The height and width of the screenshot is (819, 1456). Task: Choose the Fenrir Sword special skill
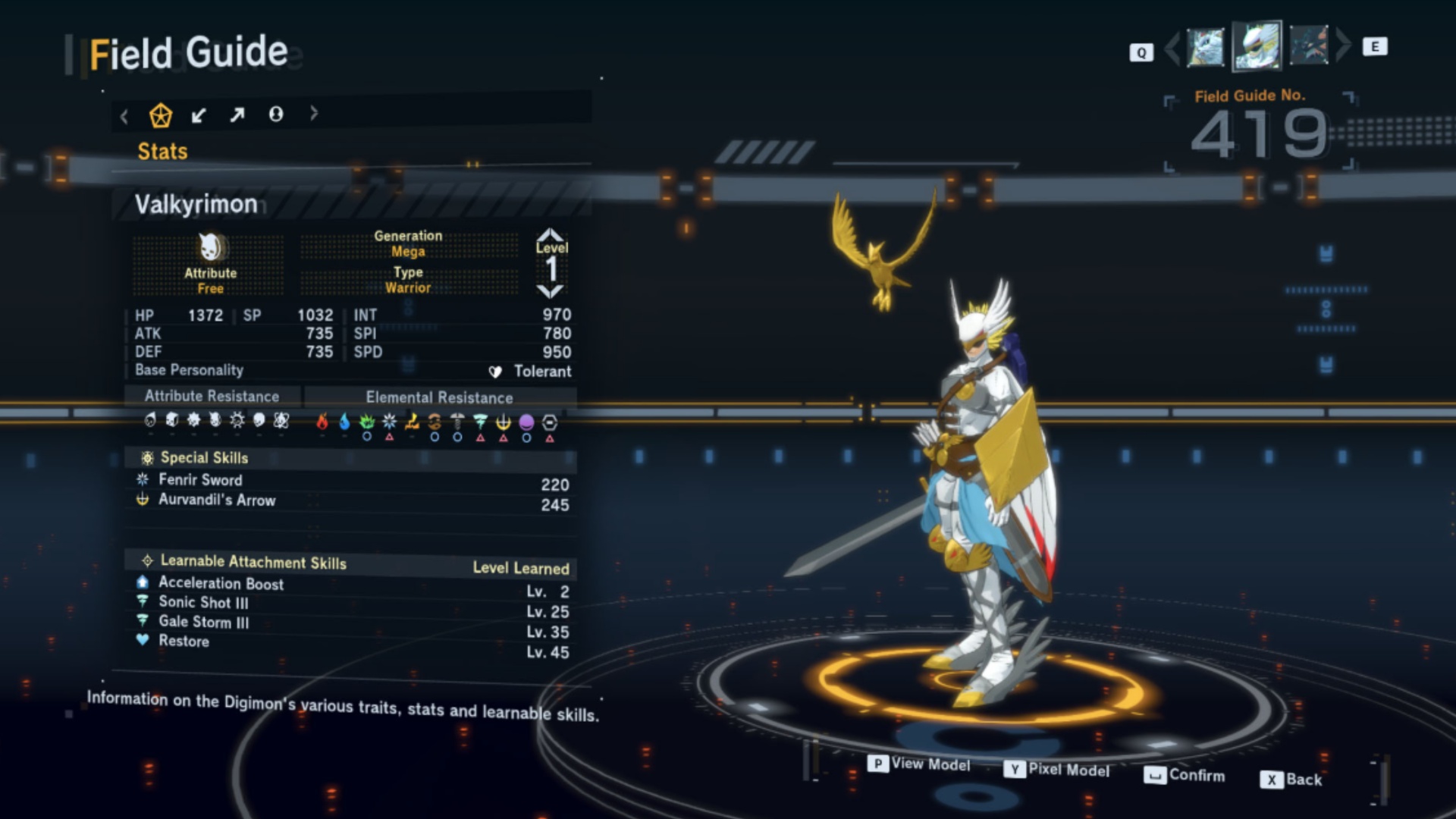tap(201, 480)
